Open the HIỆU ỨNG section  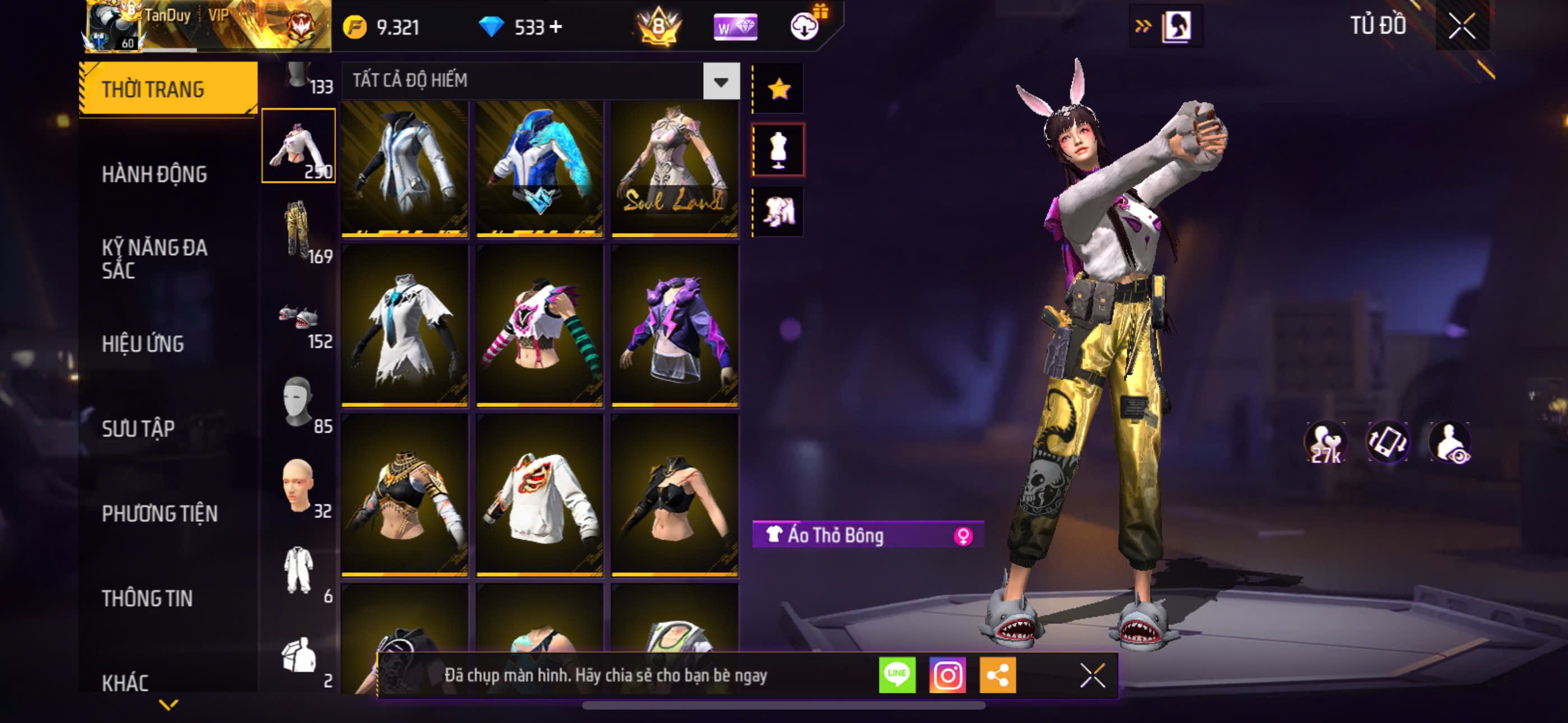tap(143, 345)
